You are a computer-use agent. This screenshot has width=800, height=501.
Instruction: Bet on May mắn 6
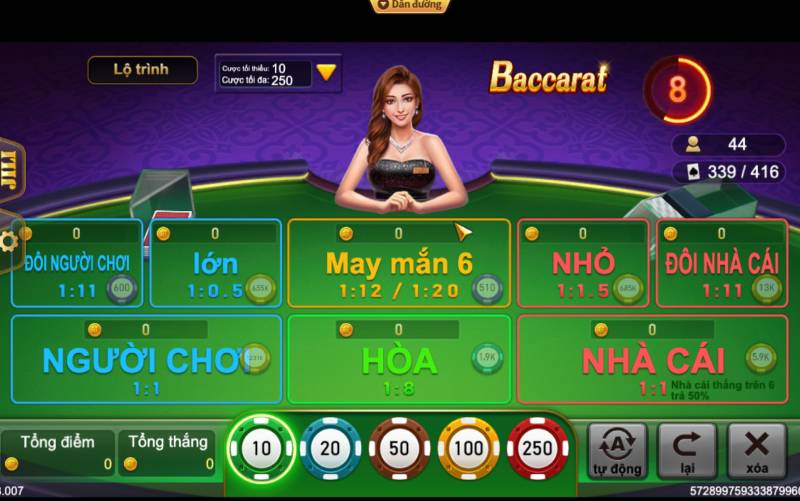tap(399, 264)
